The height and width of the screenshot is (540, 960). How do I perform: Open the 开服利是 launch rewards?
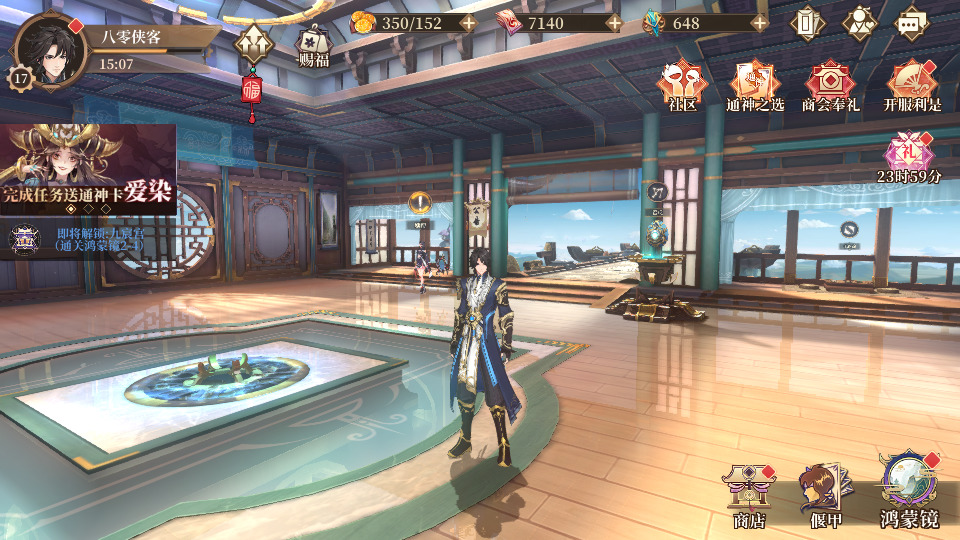point(912,86)
